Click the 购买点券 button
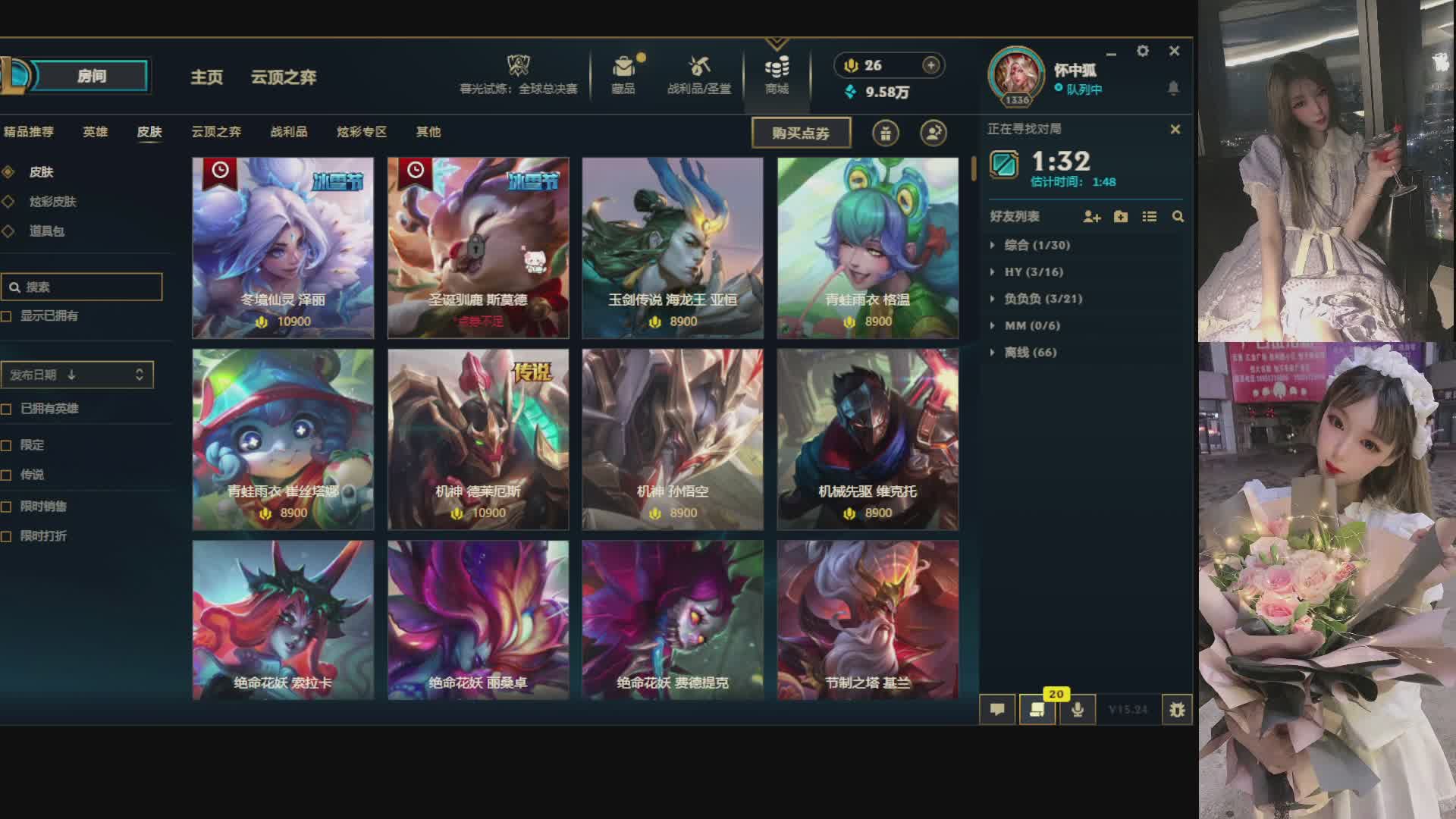 click(x=801, y=133)
